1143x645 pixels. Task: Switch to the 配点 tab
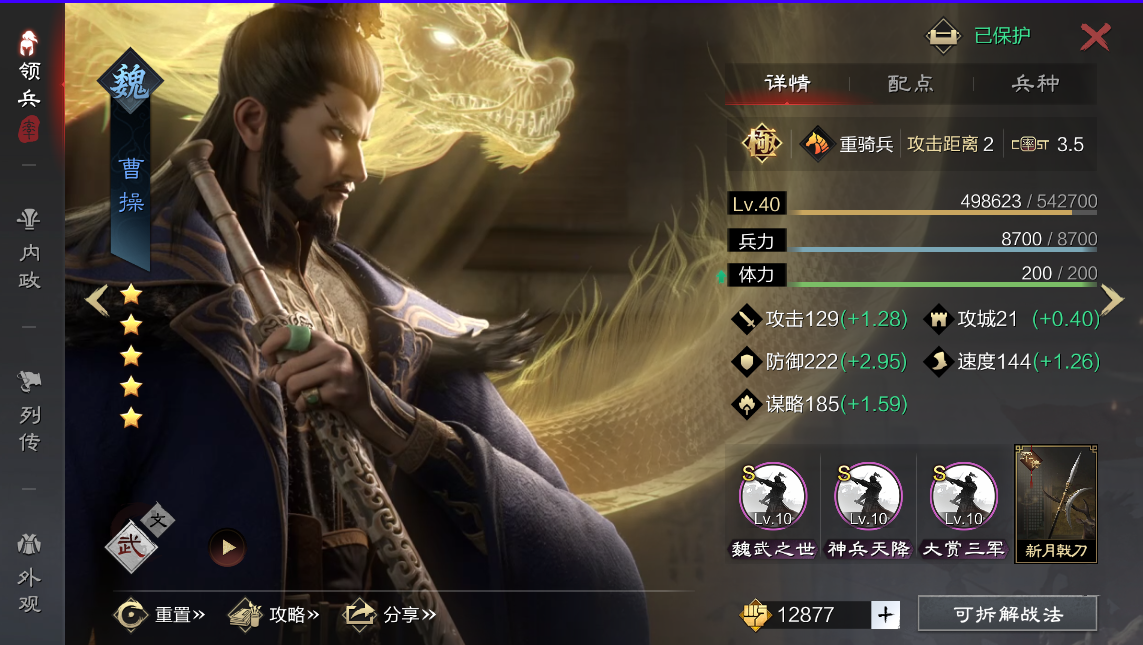click(x=910, y=84)
